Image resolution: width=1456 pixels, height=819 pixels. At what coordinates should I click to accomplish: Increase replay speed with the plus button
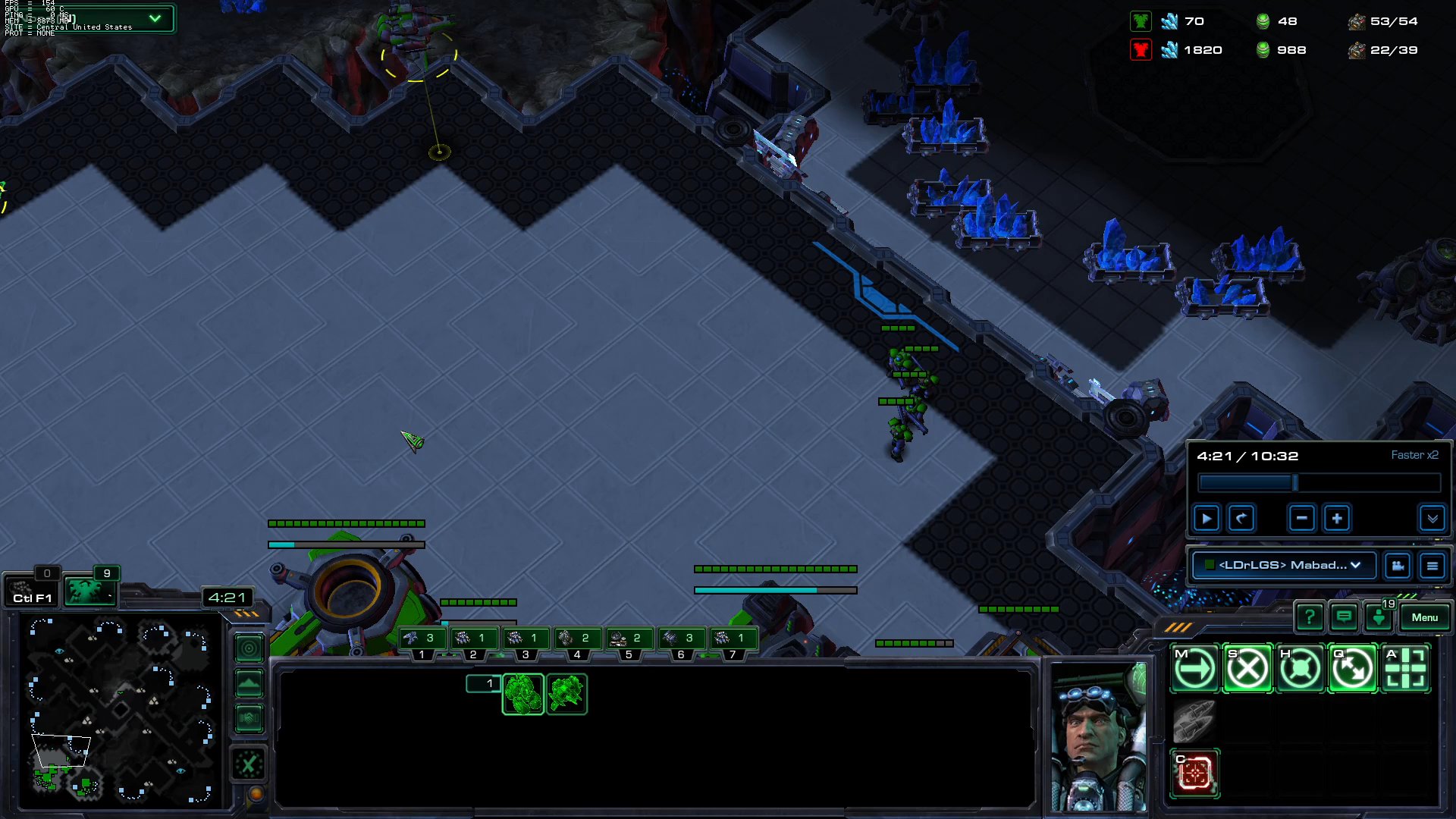coord(1336,518)
